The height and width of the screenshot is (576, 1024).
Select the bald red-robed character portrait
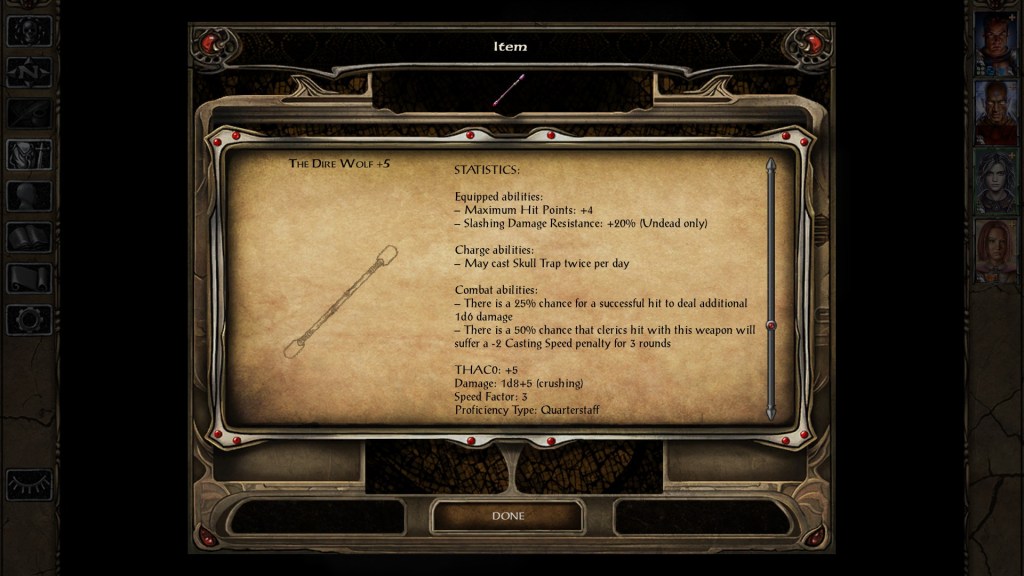[x=995, y=112]
